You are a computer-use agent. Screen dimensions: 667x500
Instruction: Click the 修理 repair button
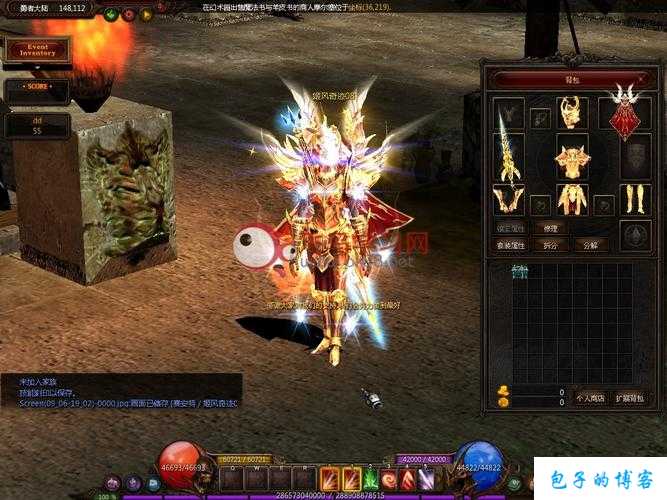(x=551, y=228)
